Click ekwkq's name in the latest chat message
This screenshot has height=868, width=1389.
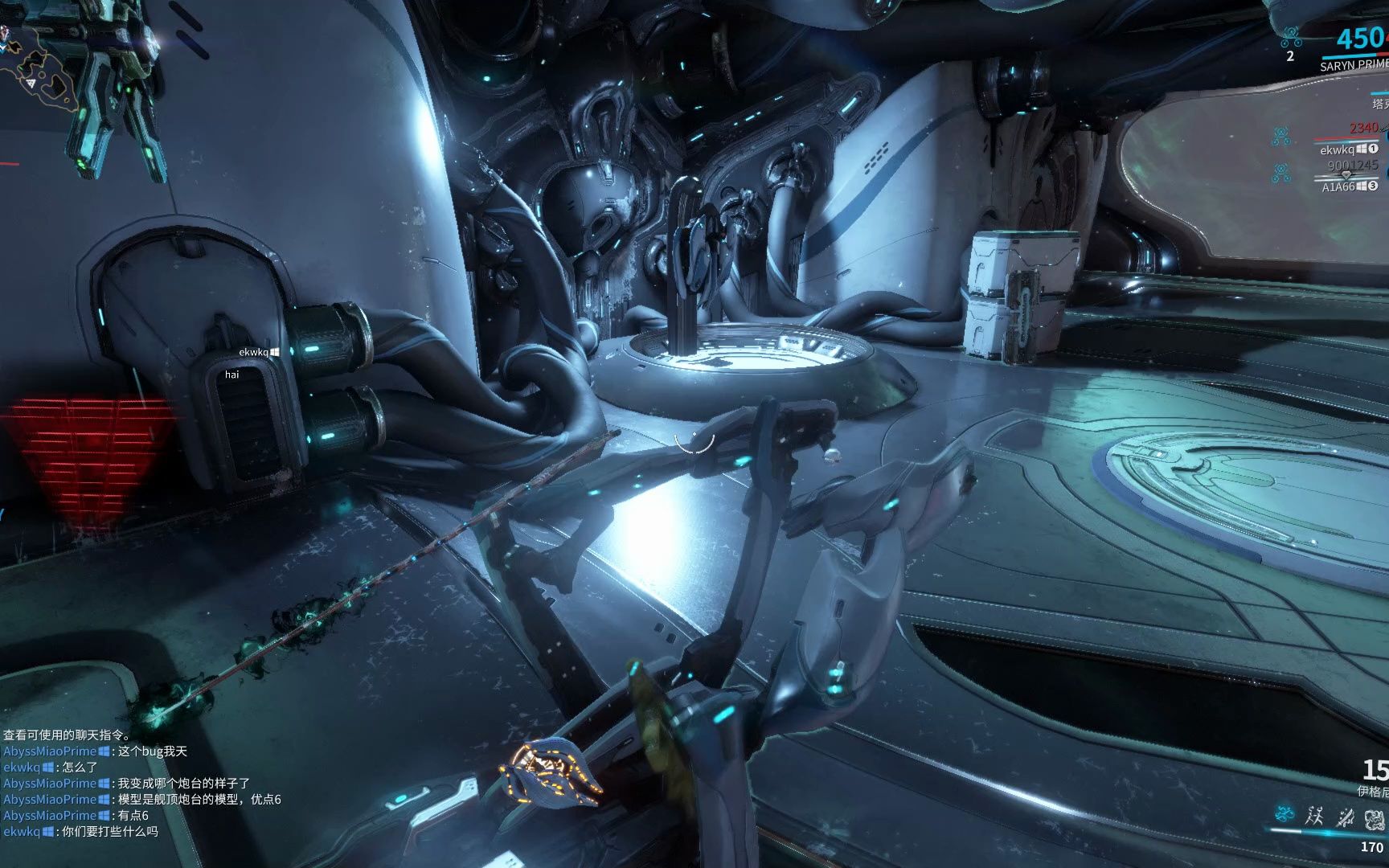click(x=21, y=832)
